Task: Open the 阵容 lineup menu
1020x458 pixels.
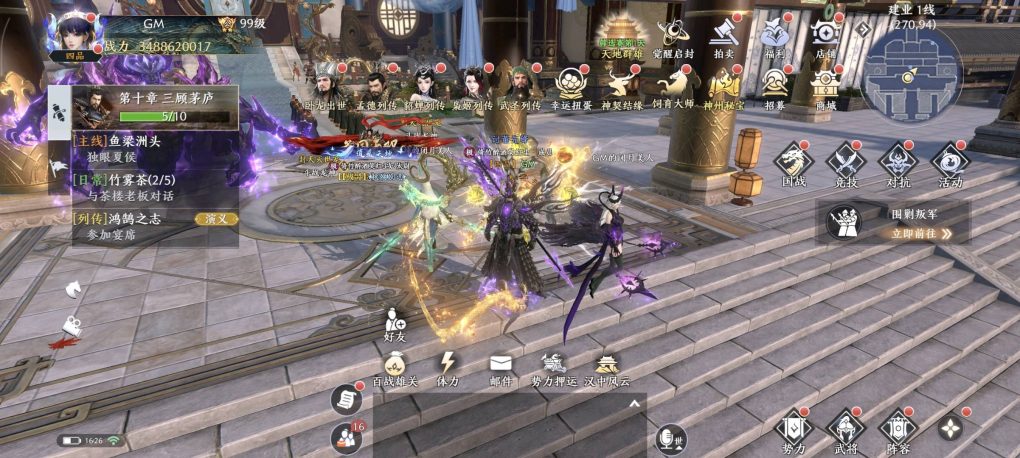Action: coord(897,428)
